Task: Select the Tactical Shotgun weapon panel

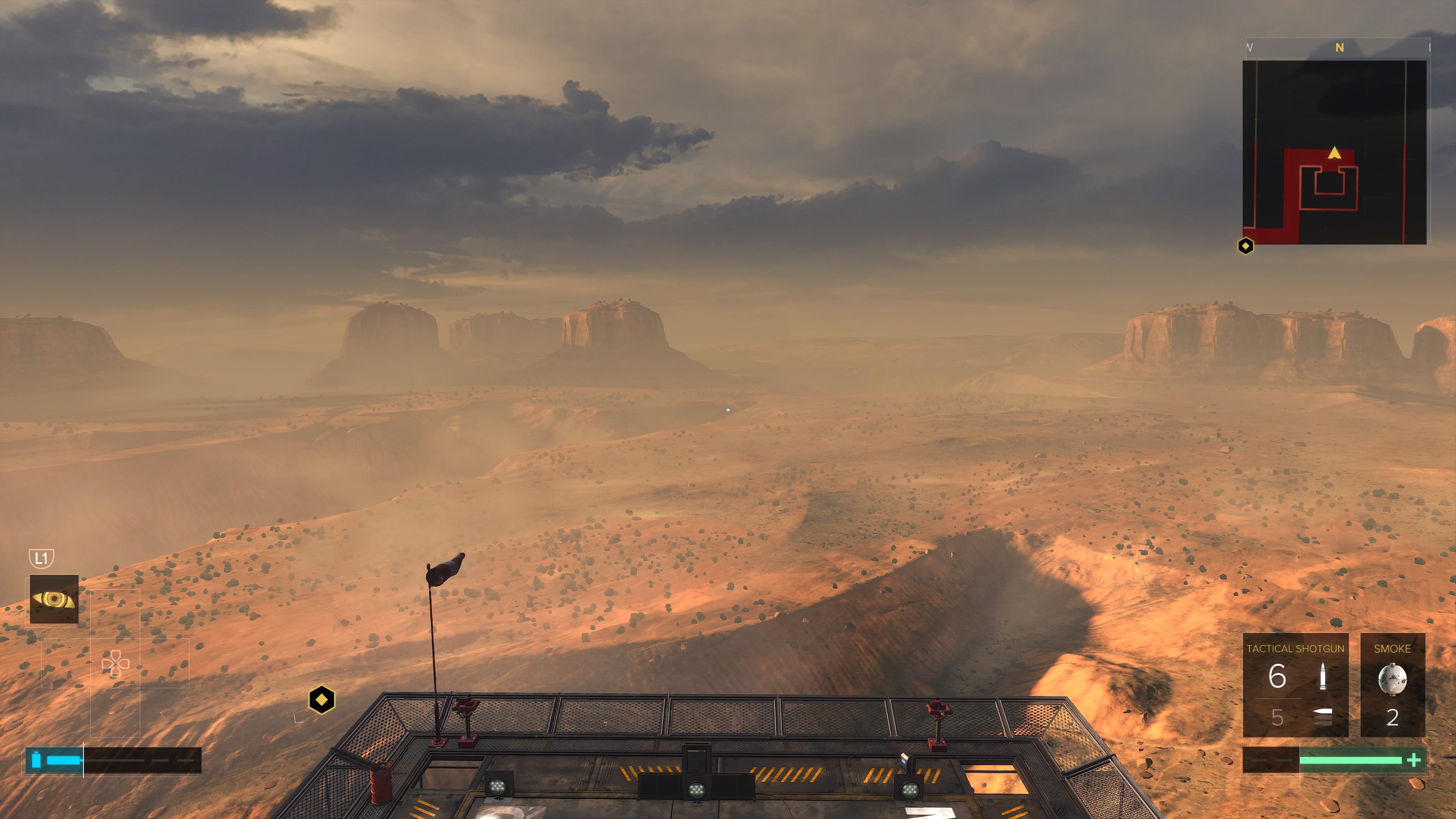Action: tap(1295, 684)
